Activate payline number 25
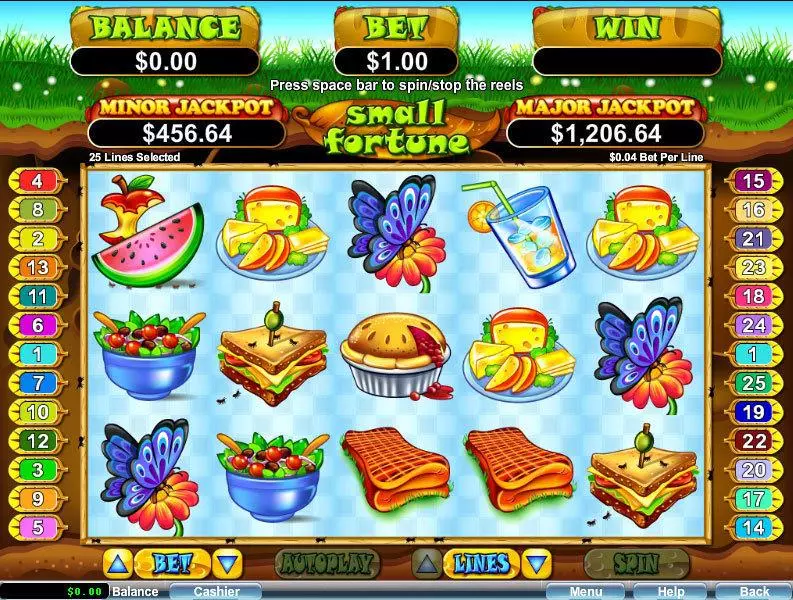793x600 pixels. point(753,382)
